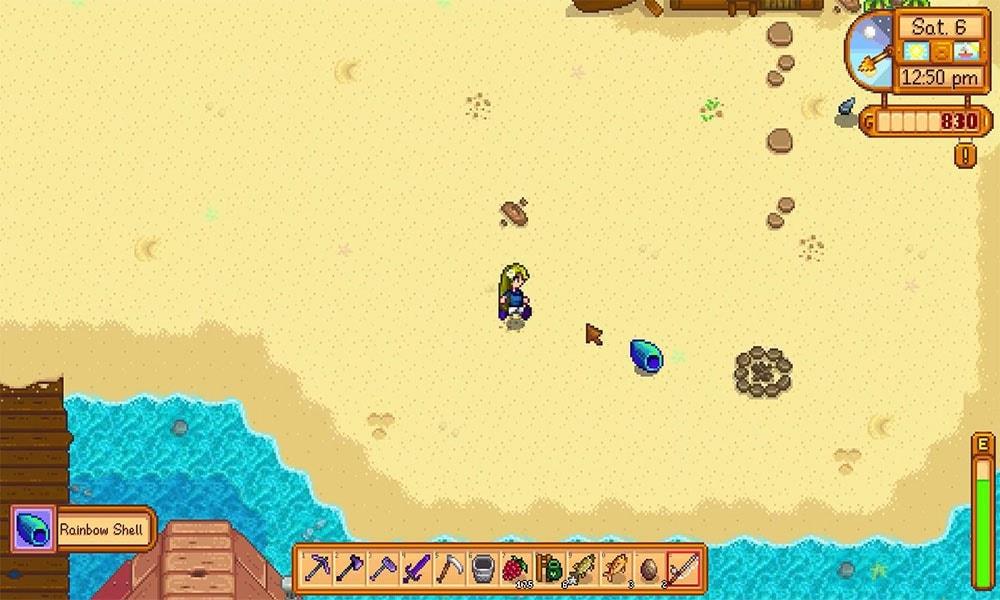
Task: Select the scythe slot
Action: [x=451, y=569]
